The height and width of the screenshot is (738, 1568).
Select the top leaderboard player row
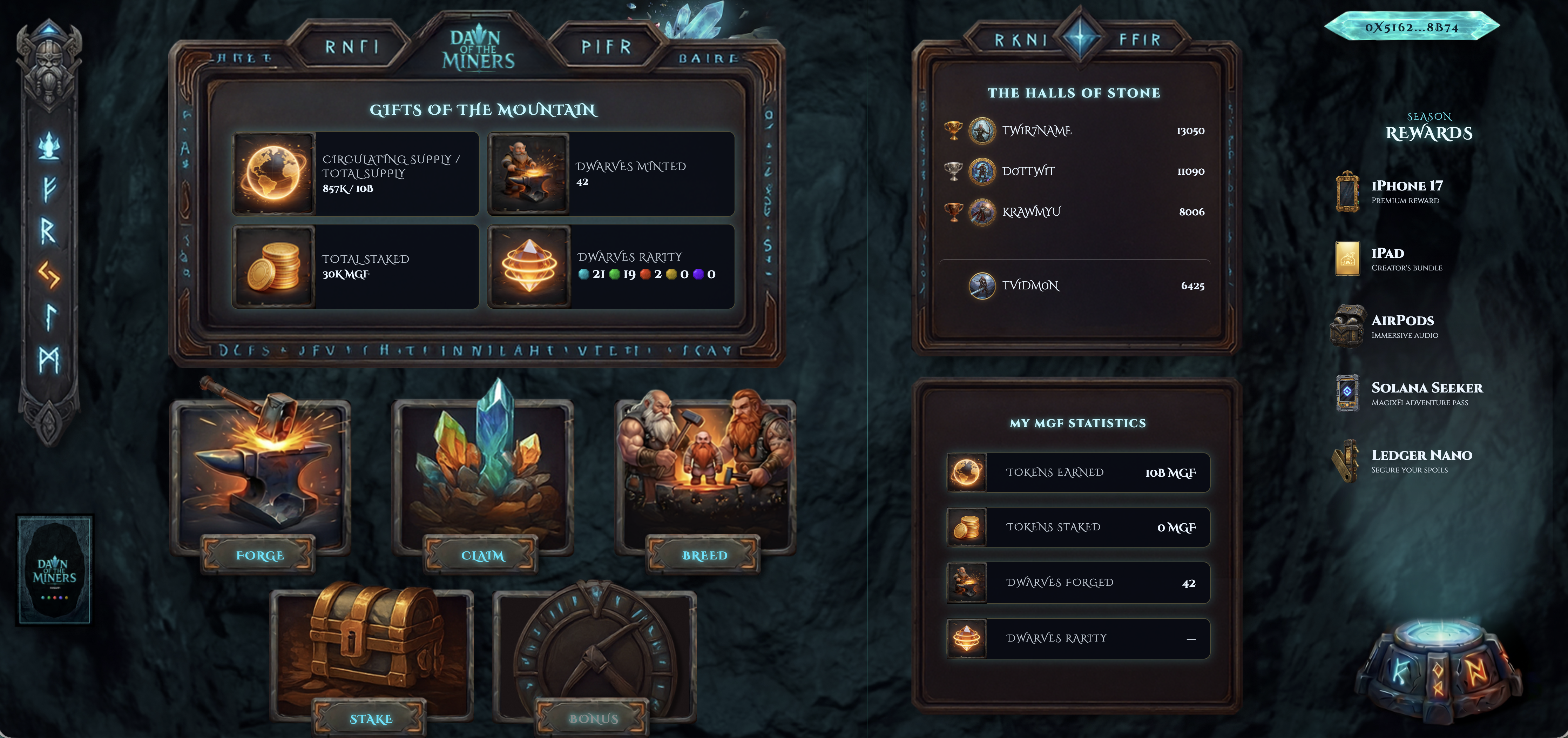[x=1074, y=131]
